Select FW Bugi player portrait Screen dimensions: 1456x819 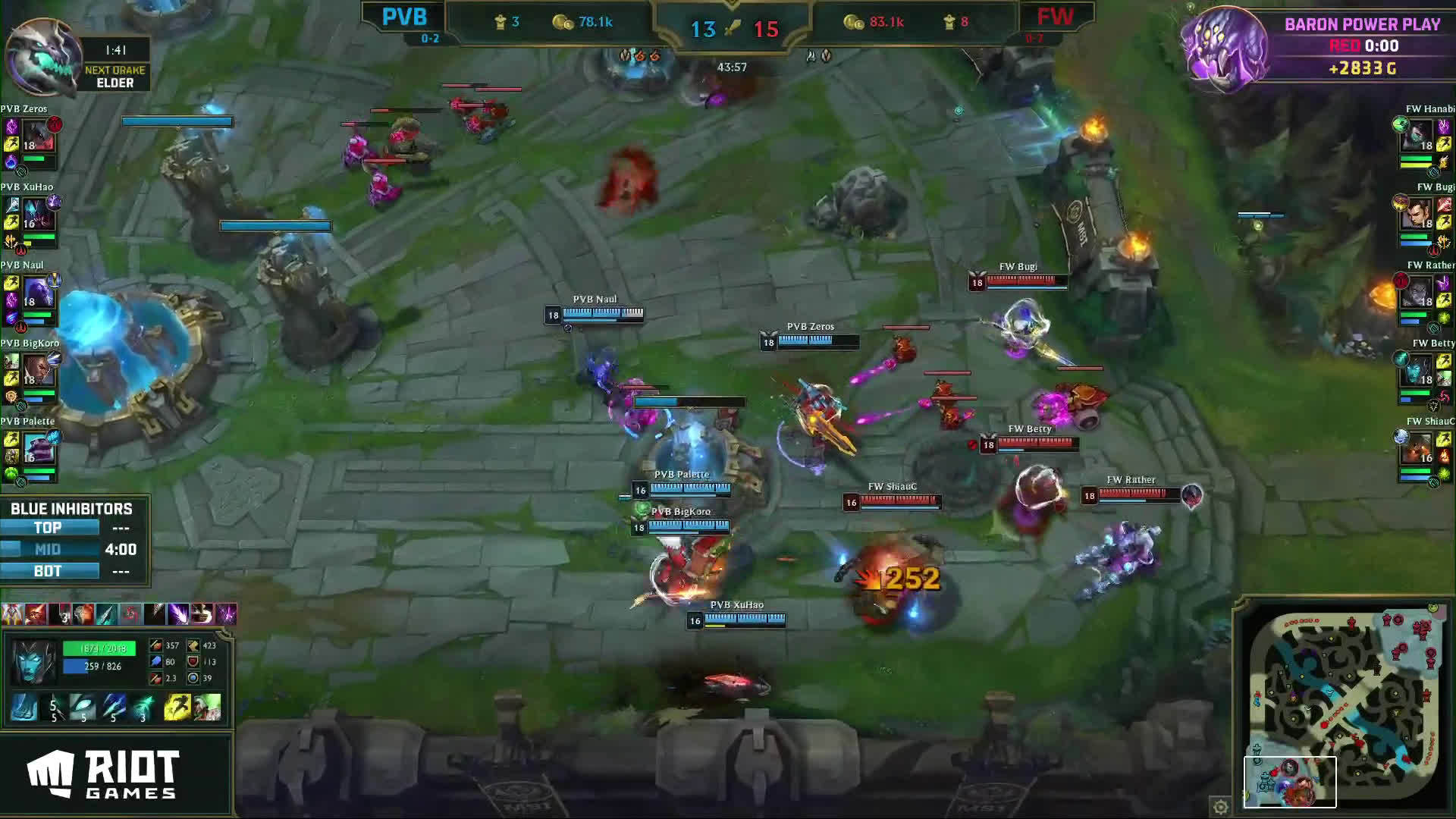(x=1417, y=215)
